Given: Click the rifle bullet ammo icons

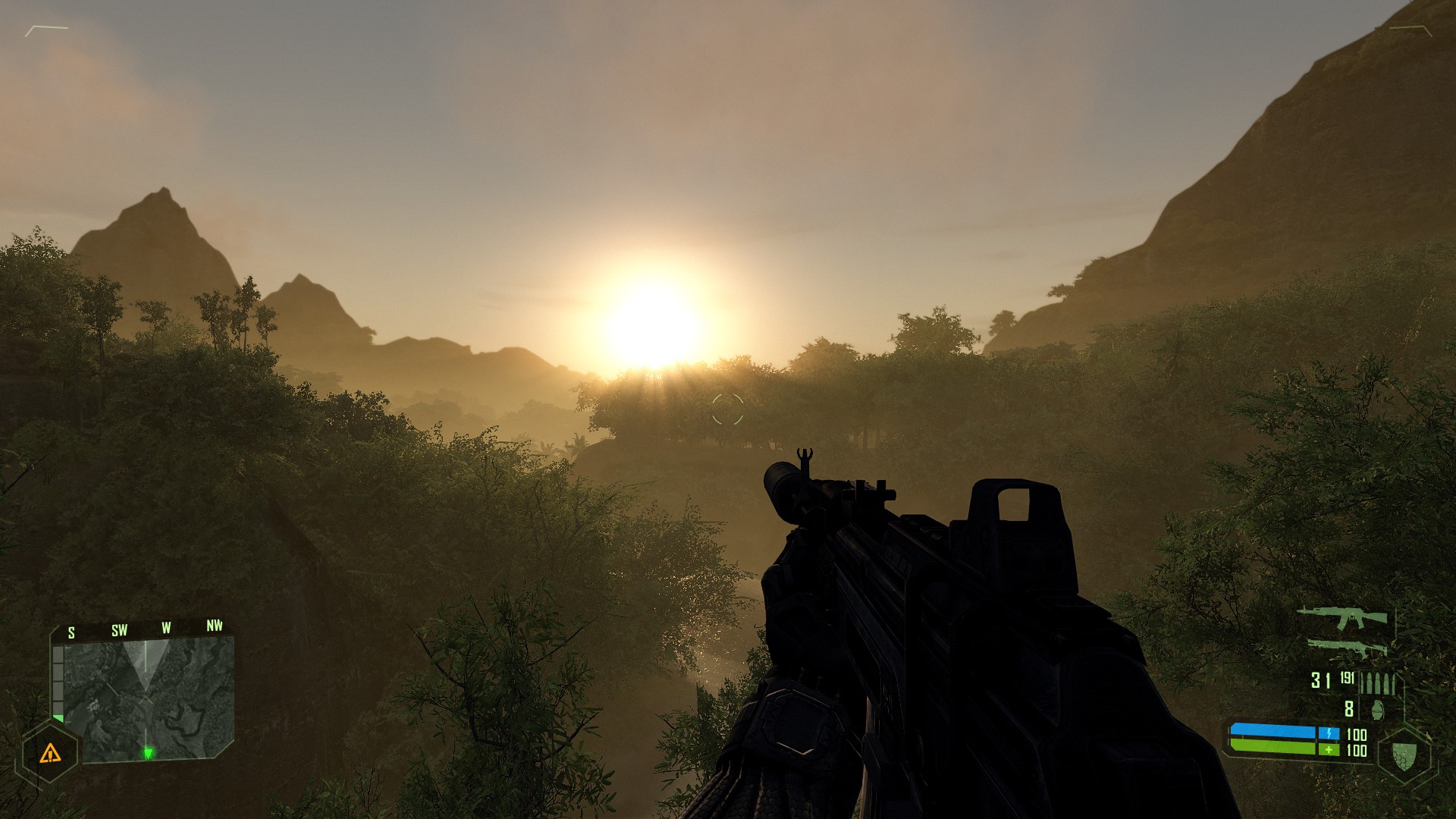Looking at the screenshot, I should (x=1377, y=682).
